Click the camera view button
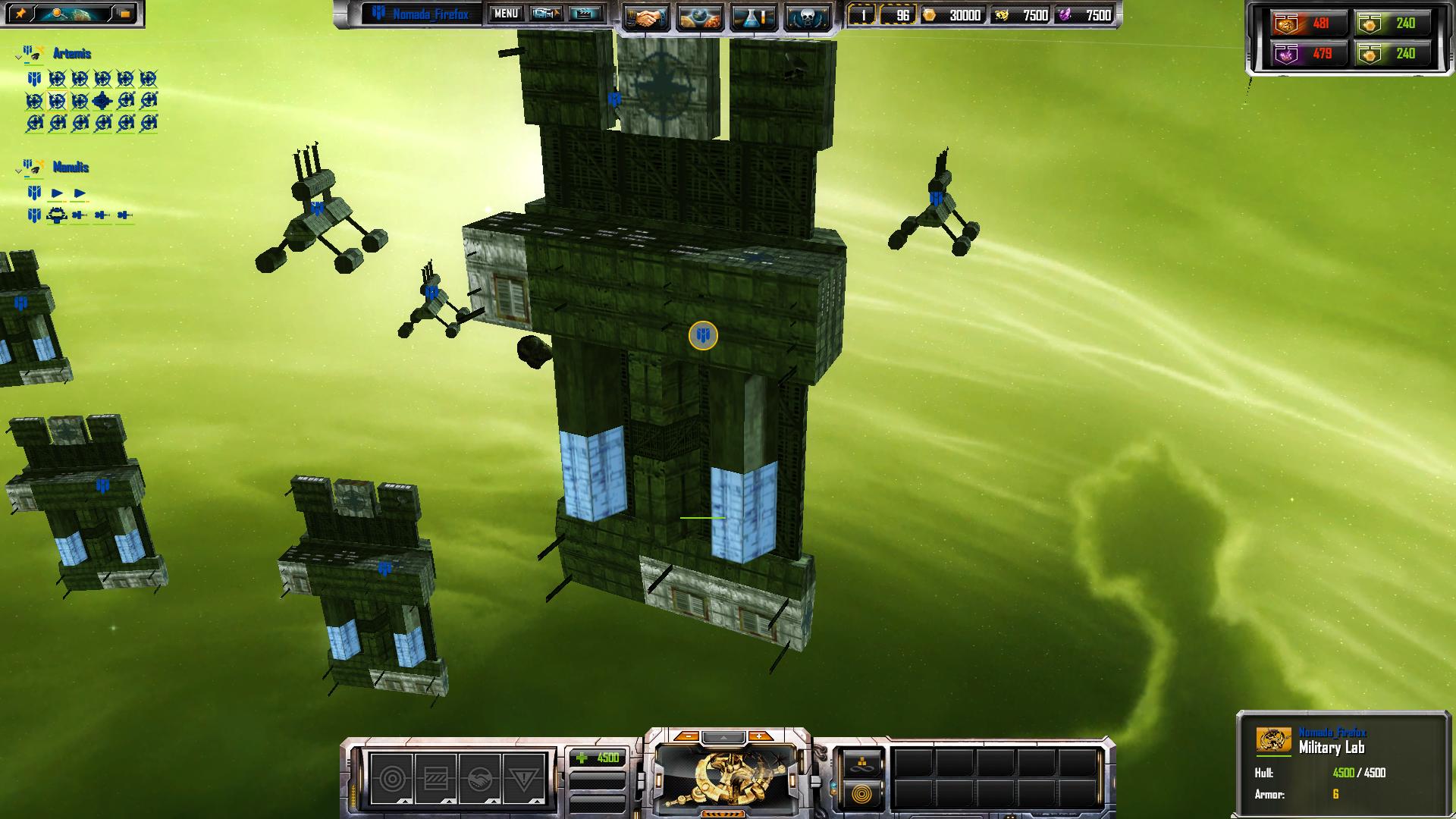1456x819 pixels. click(546, 14)
